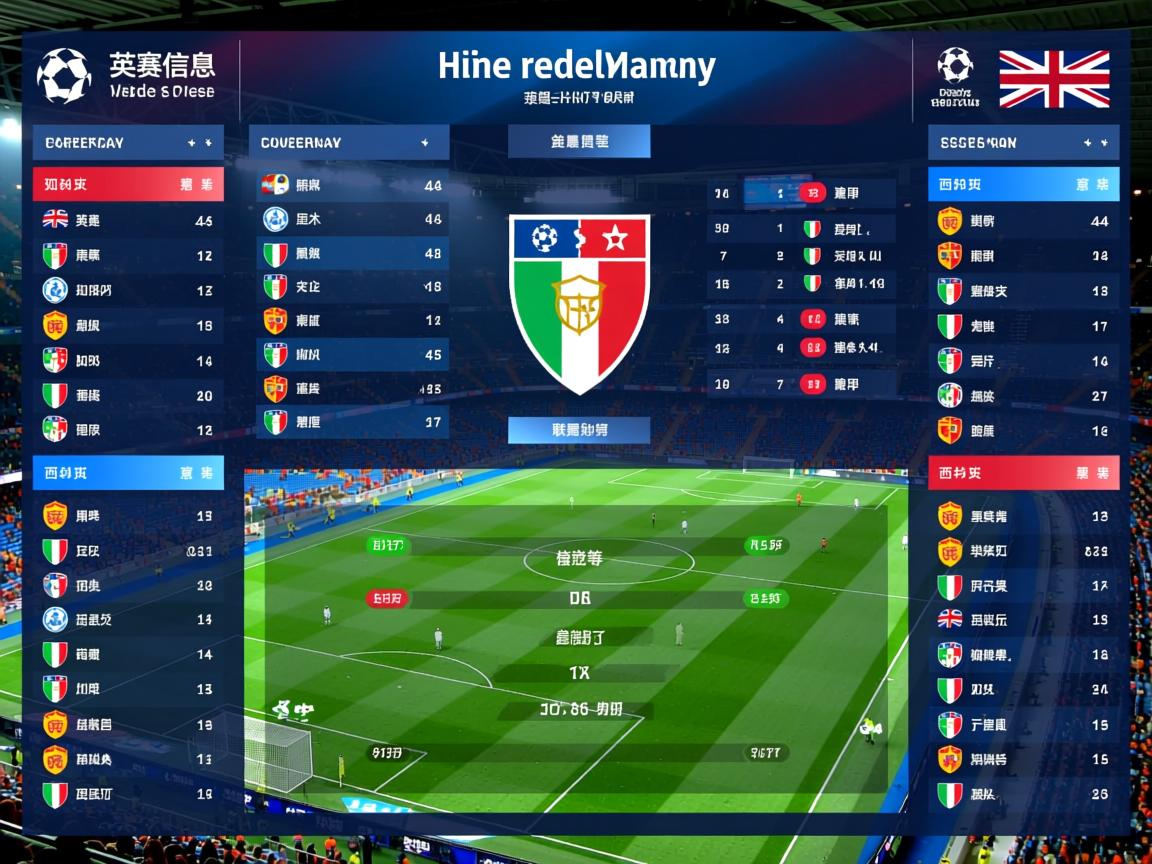
Task: Select the Union Jack team row scoring 45
Action: click(128, 220)
